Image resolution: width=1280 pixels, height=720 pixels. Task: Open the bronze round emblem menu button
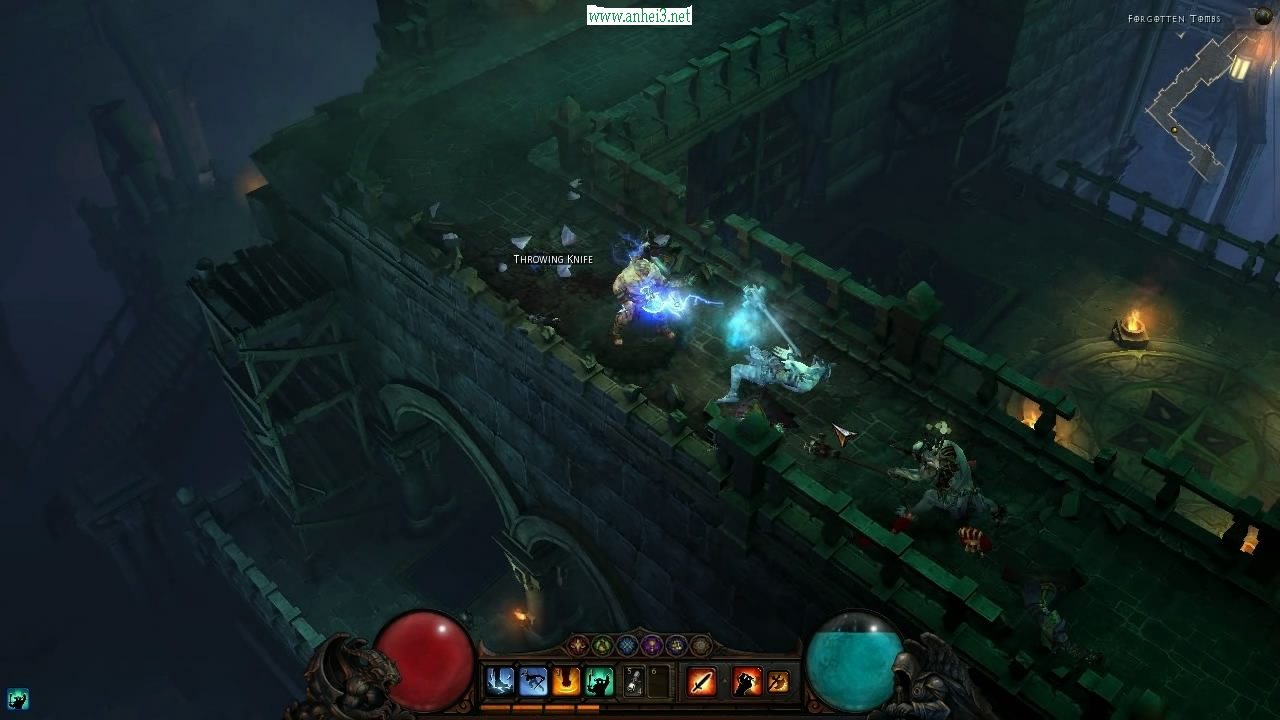click(x=701, y=646)
